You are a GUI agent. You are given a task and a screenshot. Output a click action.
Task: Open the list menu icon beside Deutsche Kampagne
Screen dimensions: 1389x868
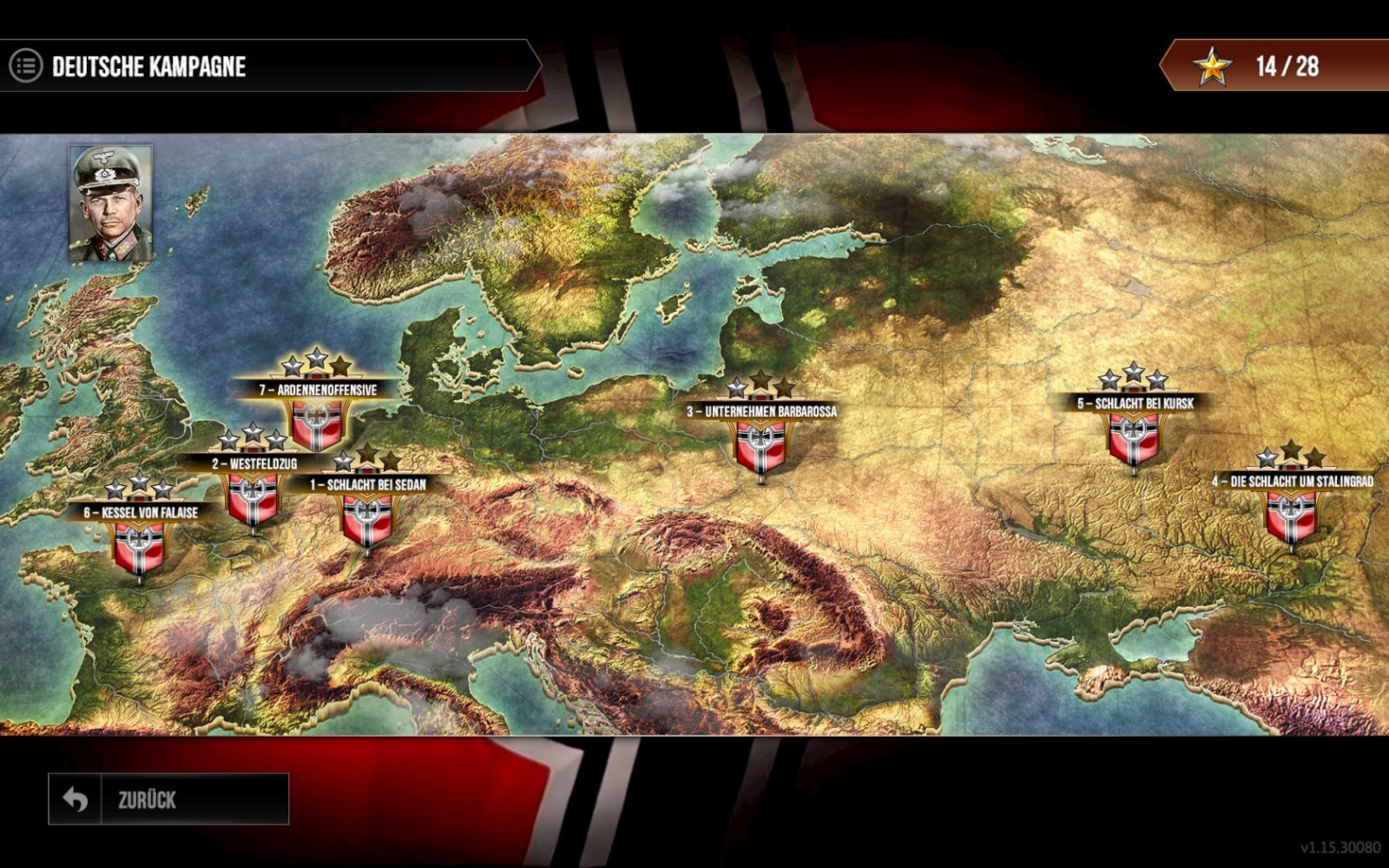pos(26,66)
